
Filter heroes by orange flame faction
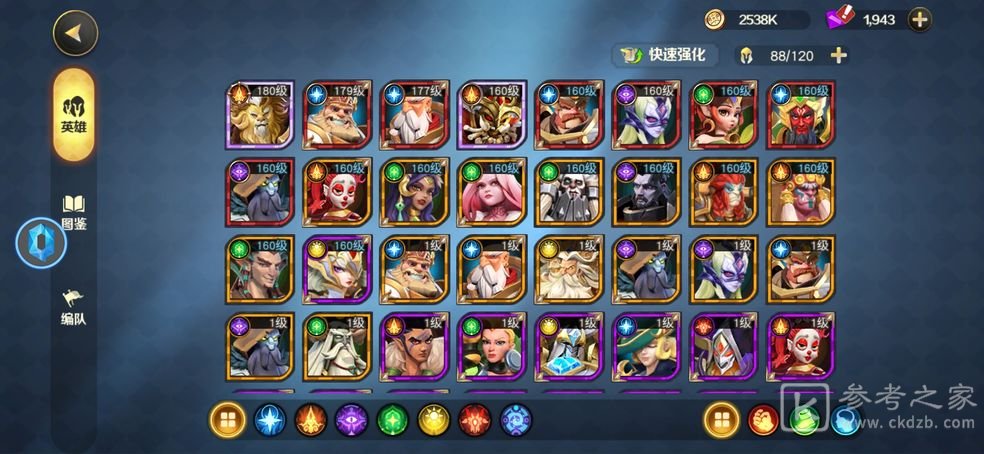310,421
